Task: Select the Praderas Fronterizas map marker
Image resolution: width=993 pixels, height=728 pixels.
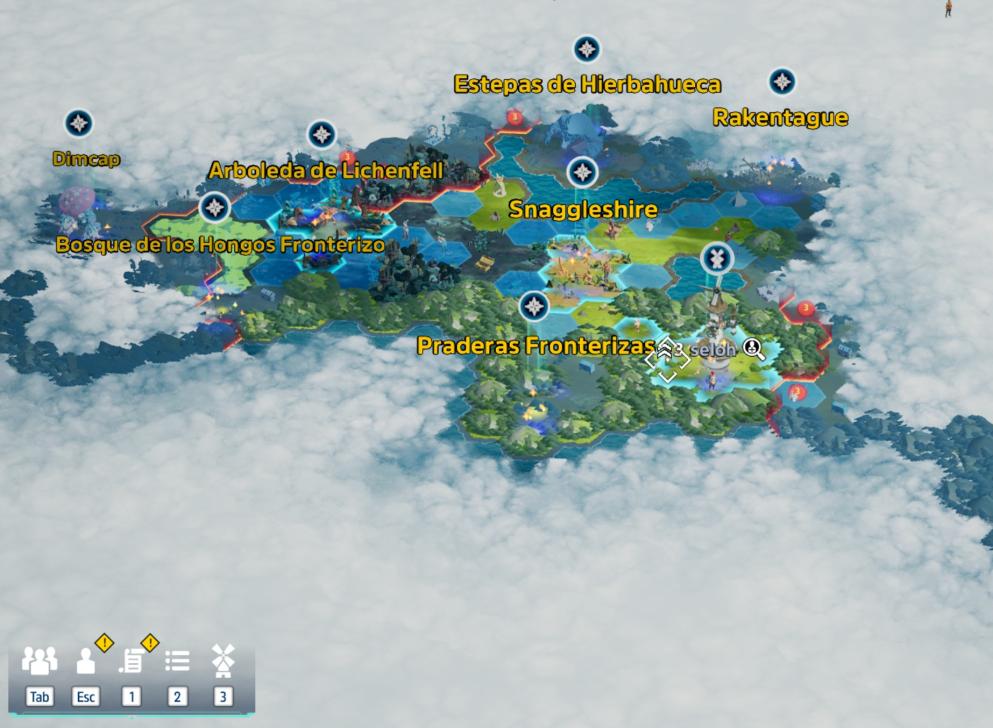Action: tap(535, 306)
